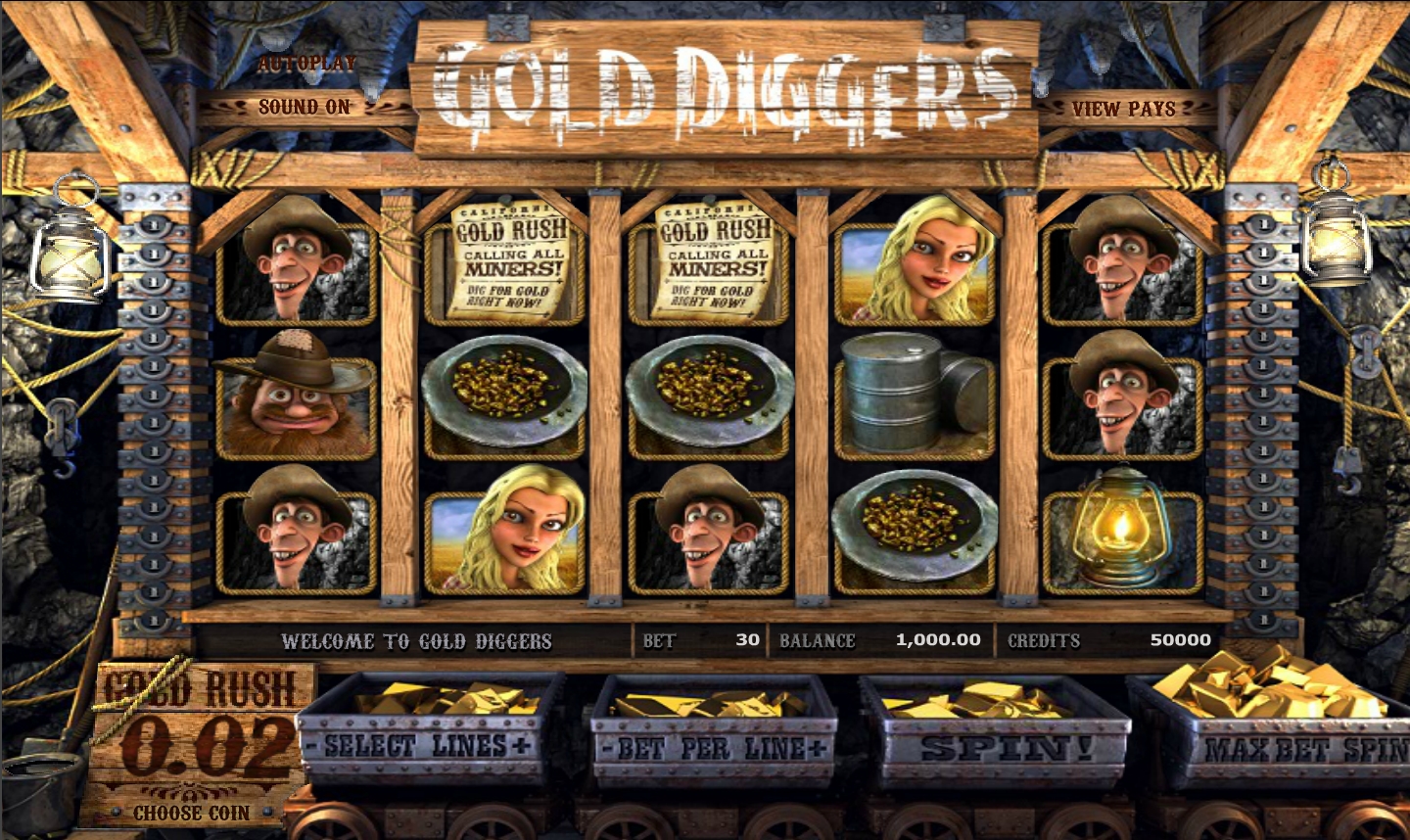
Task: Click the Choose Coin sign
Action: click(192, 813)
